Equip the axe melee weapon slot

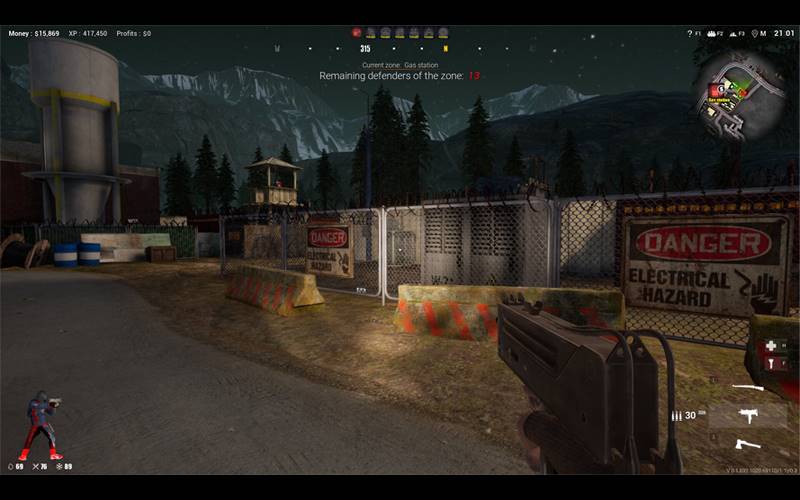coord(747,443)
